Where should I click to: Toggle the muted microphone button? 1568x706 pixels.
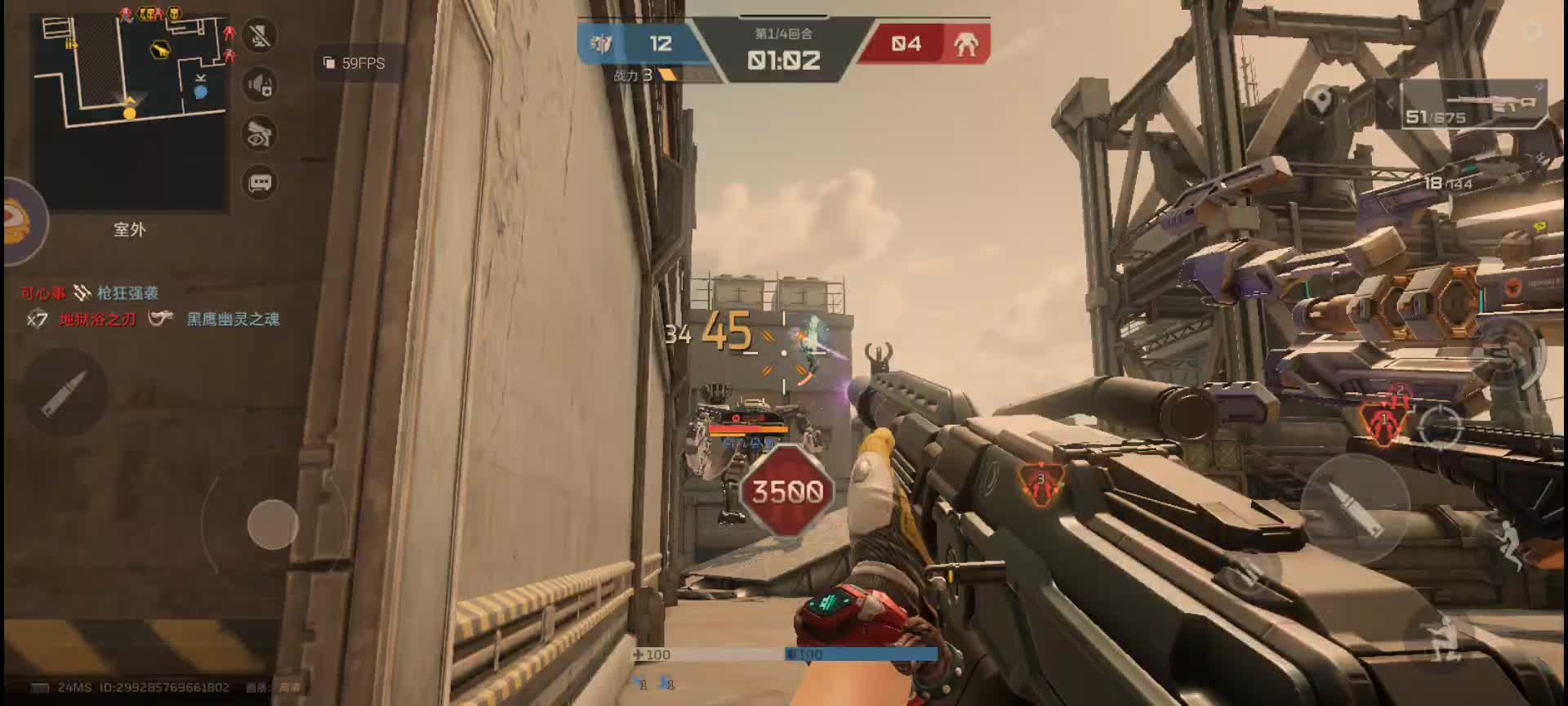pos(261,36)
